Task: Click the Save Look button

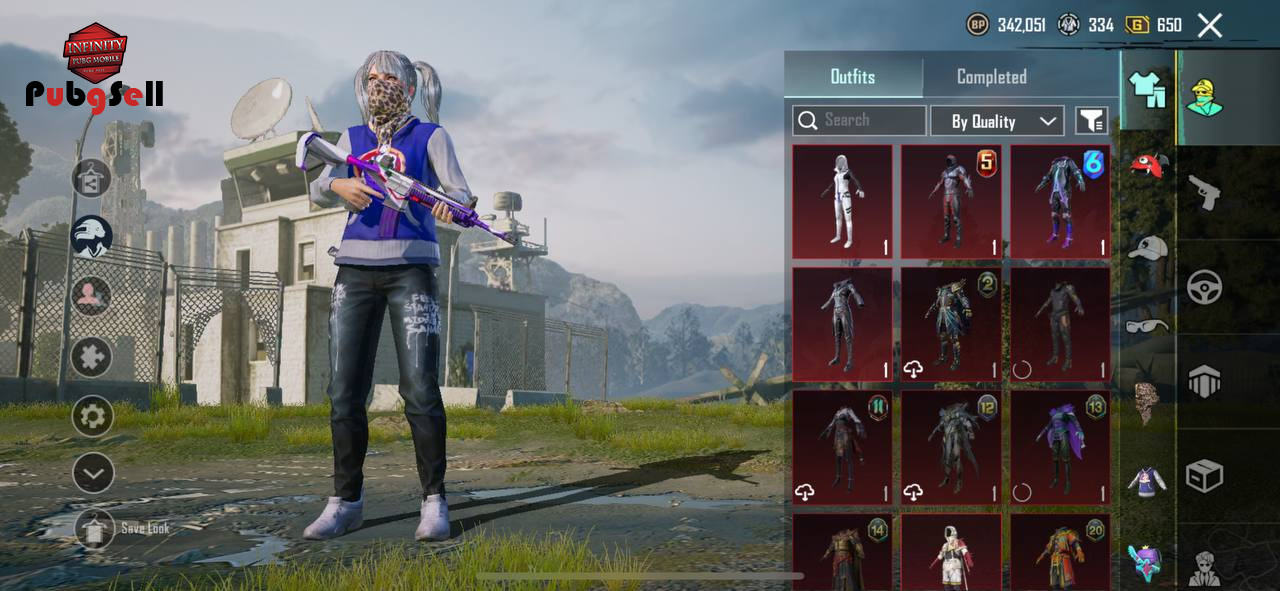Action: [x=95, y=528]
